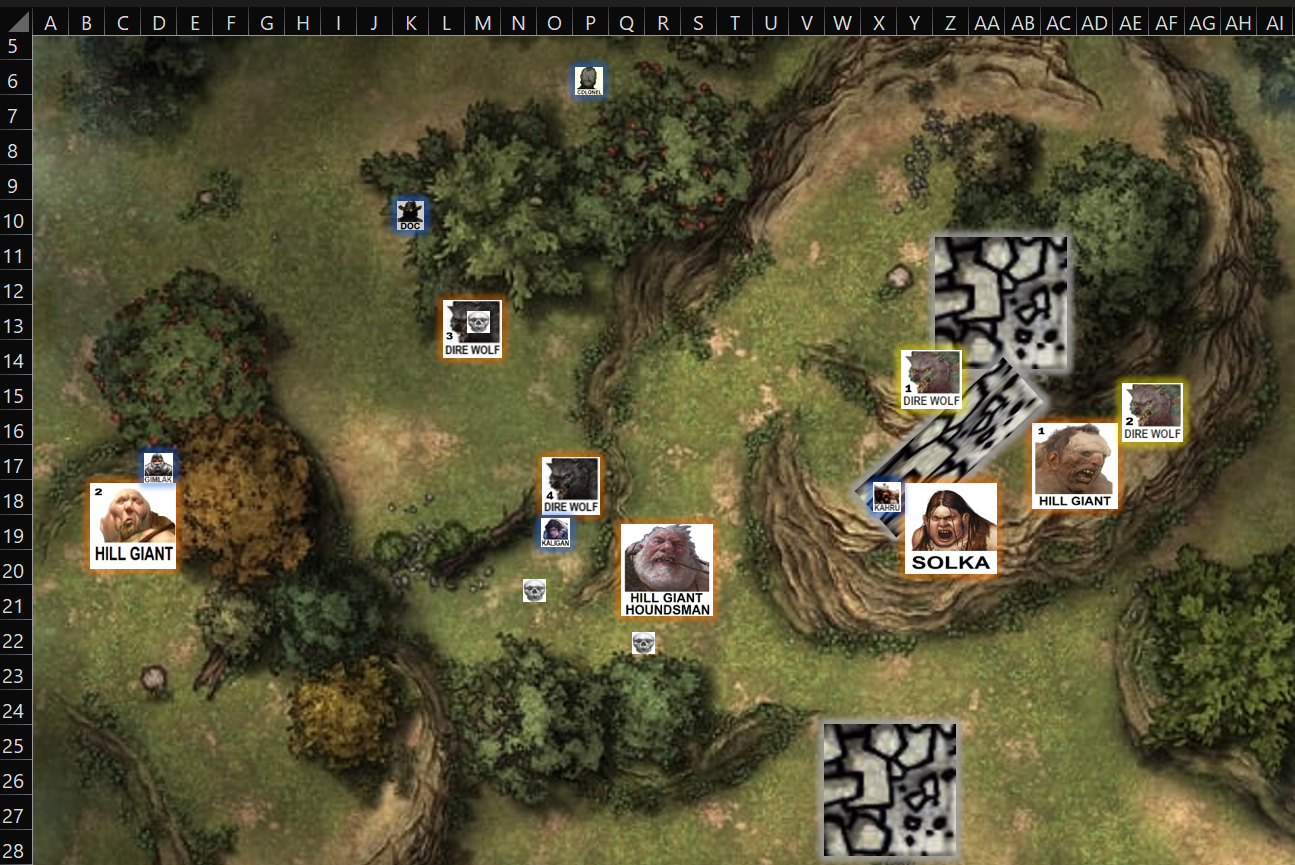Select the Dire Wolf 2 token

click(1152, 412)
